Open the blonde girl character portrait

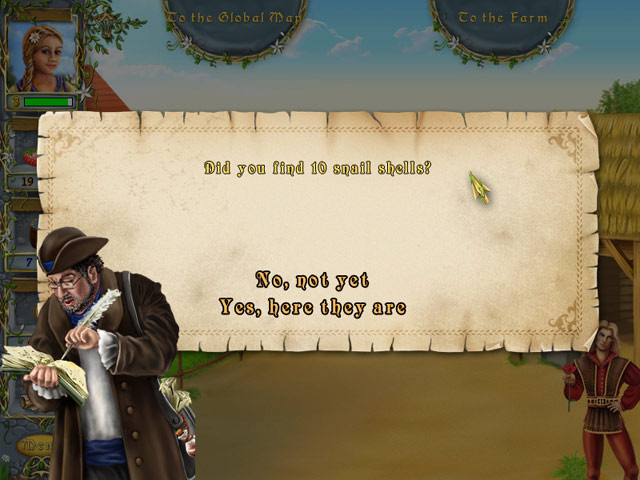click(x=42, y=57)
